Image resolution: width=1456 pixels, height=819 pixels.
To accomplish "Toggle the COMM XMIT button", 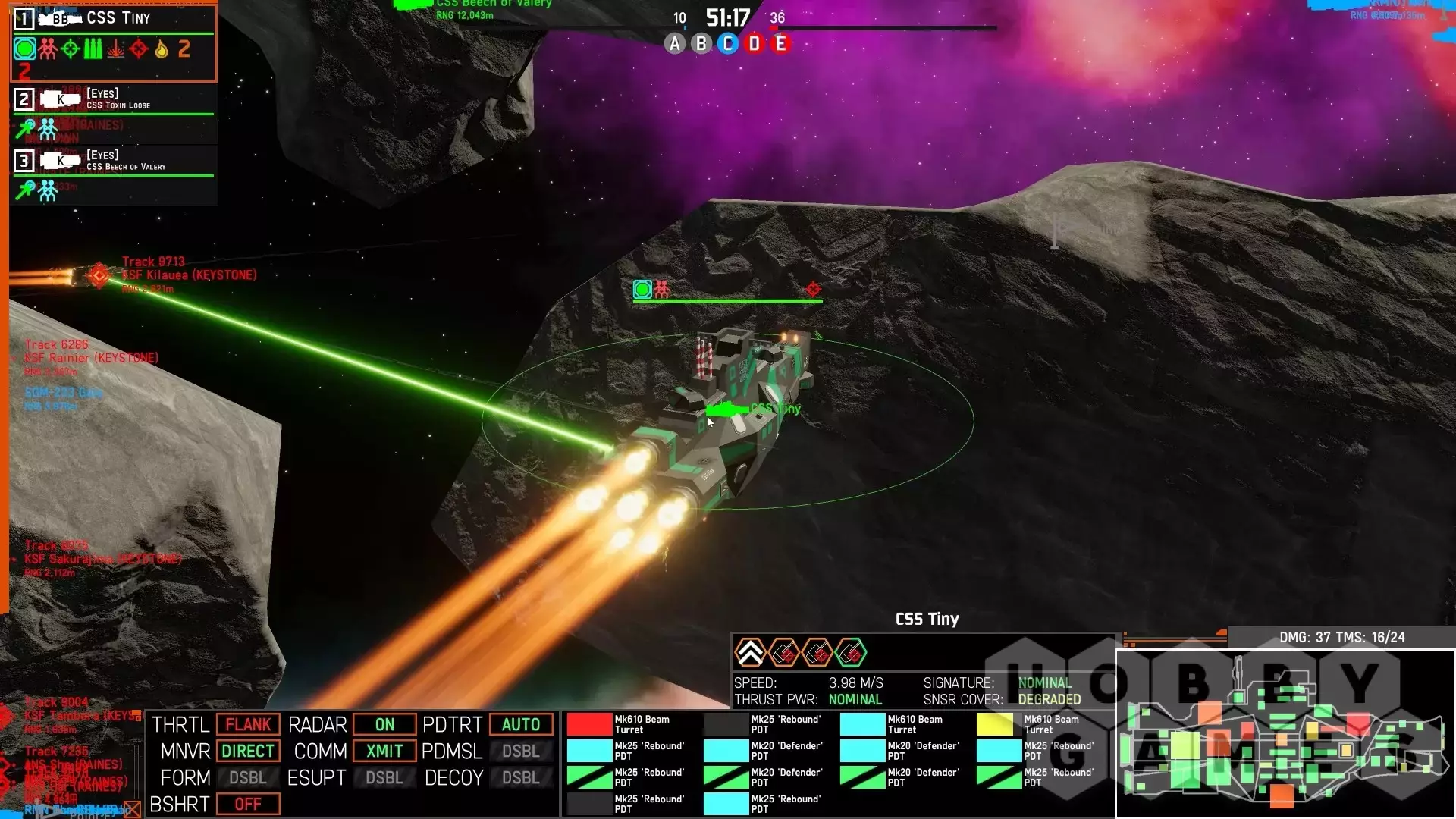I will [x=384, y=752].
